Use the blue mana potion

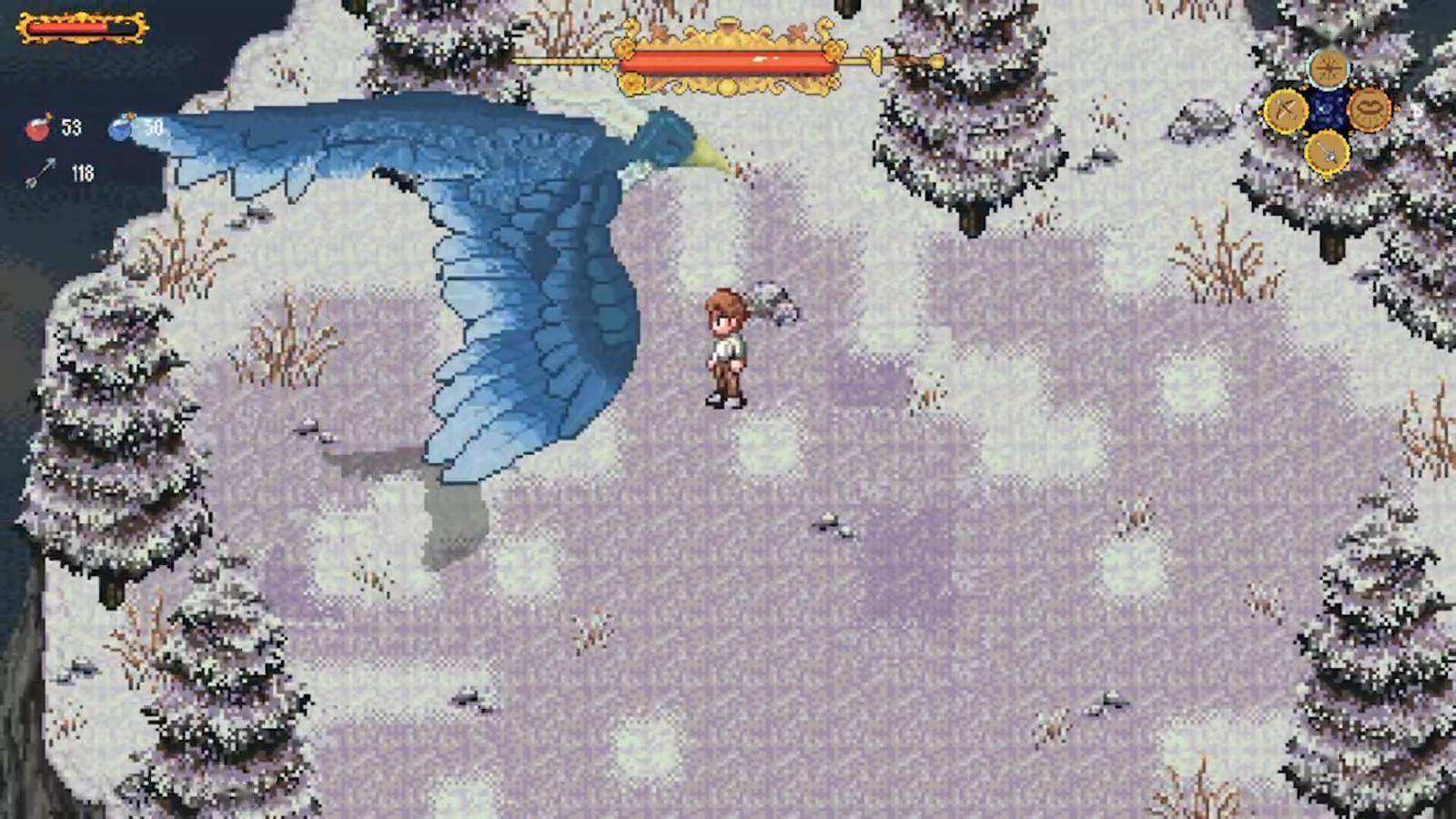(x=122, y=128)
